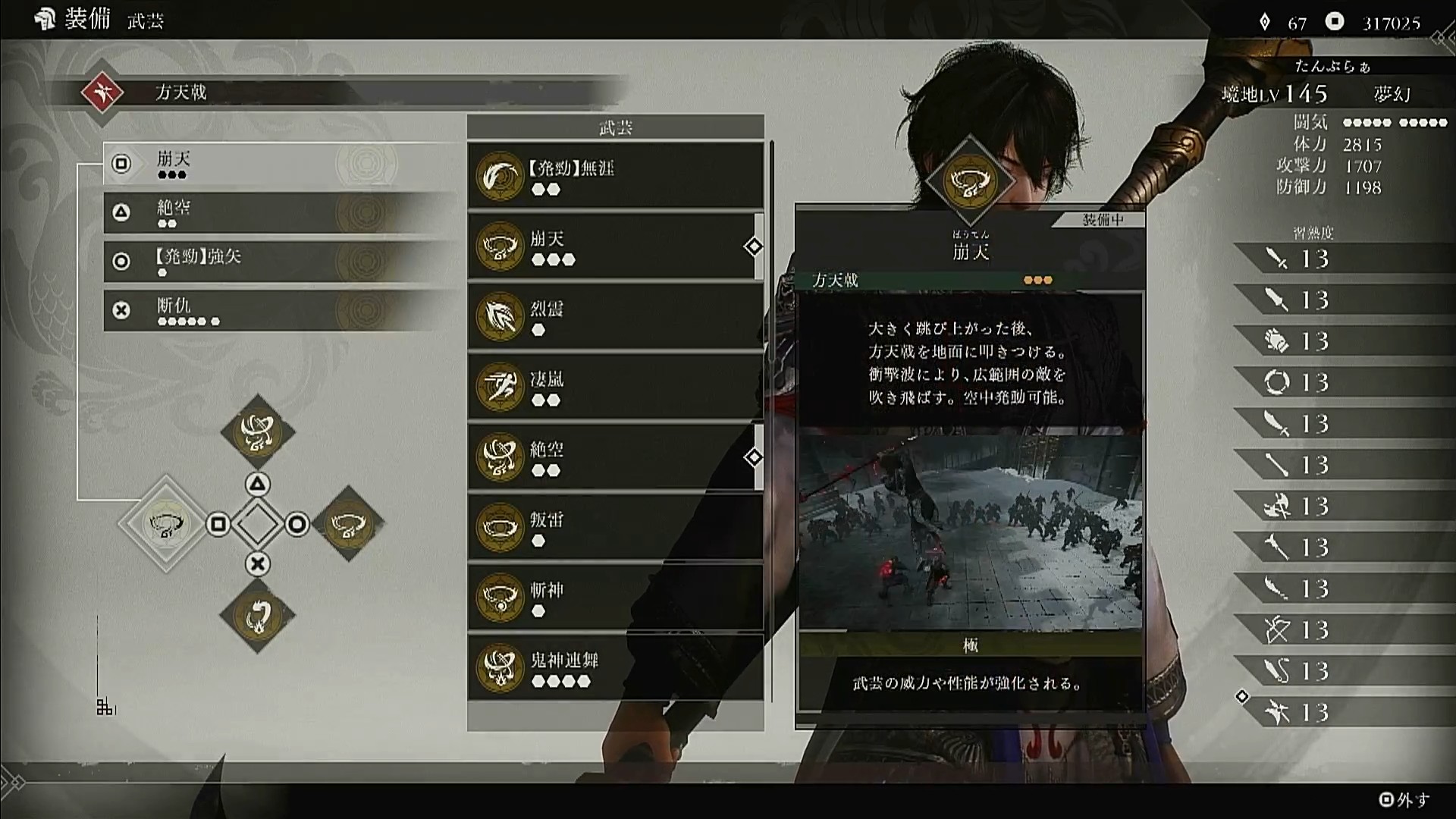This screenshot has width=1456, height=819.
Task: Select the 【発勁】強矢 equipped slot
Action: pos(281,261)
